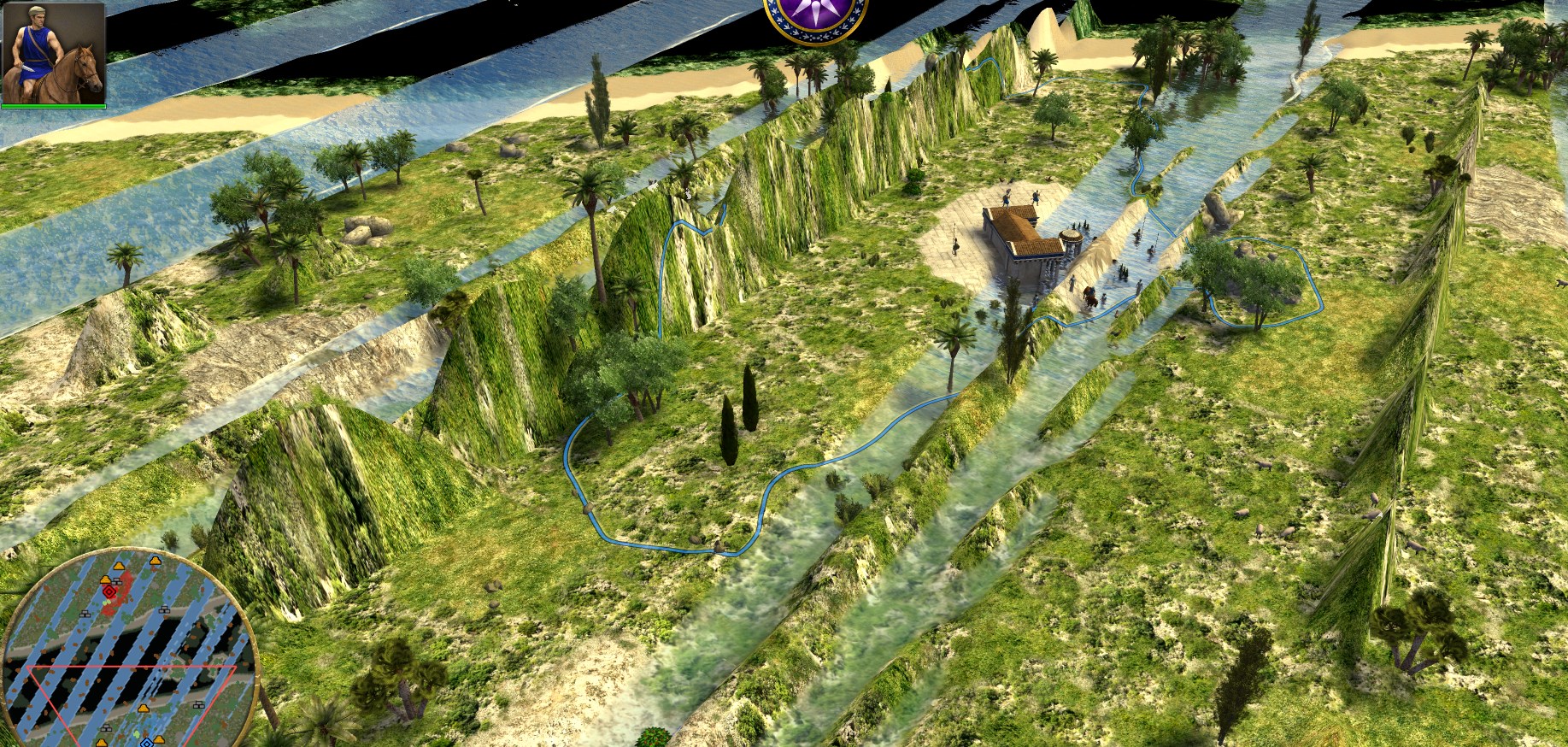Image resolution: width=1568 pixels, height=747 pixels.
Task: Jump to the red diamond marker on minimap
Action: (x=109, y=590)
